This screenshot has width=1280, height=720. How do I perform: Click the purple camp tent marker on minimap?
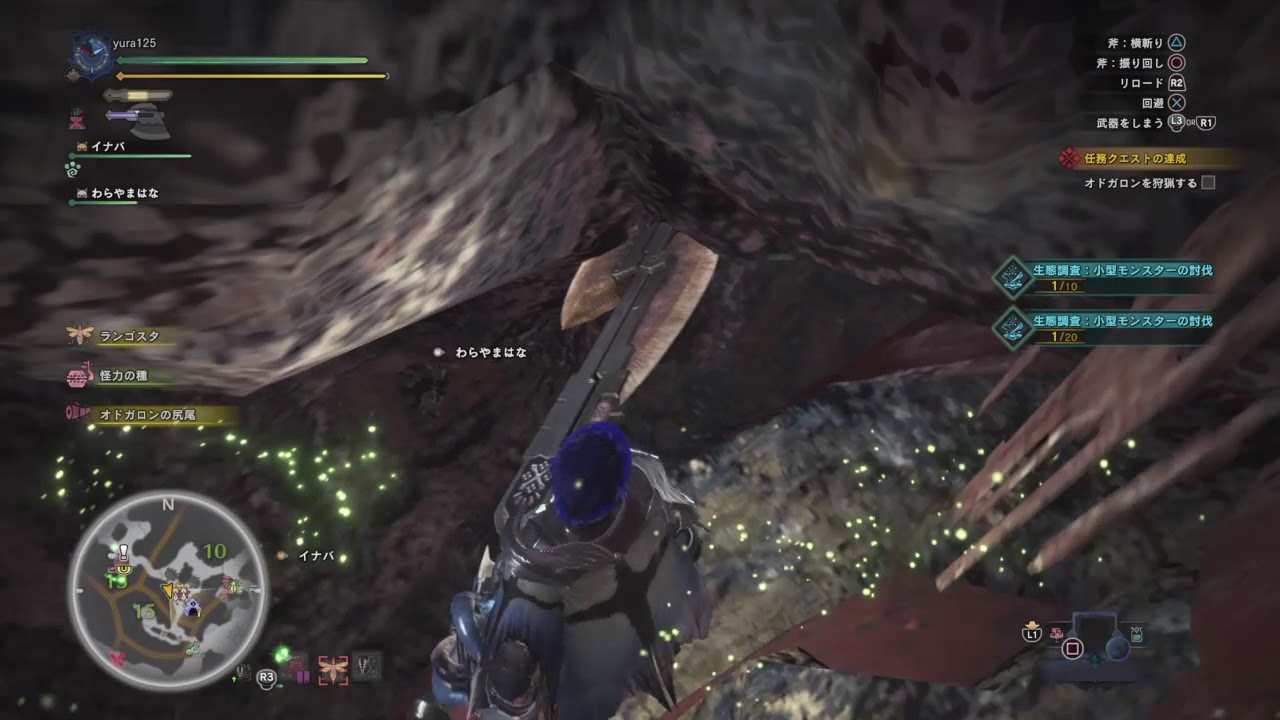(x=192, y=606)
